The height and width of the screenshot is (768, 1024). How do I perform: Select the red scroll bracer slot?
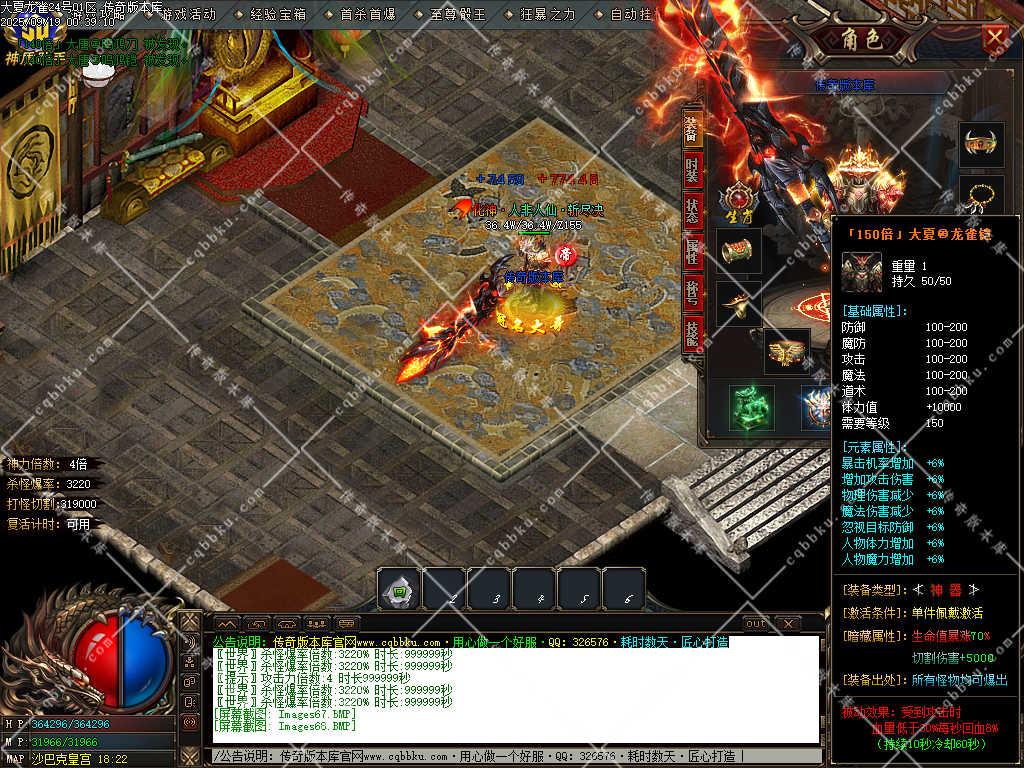click(740, 251)
